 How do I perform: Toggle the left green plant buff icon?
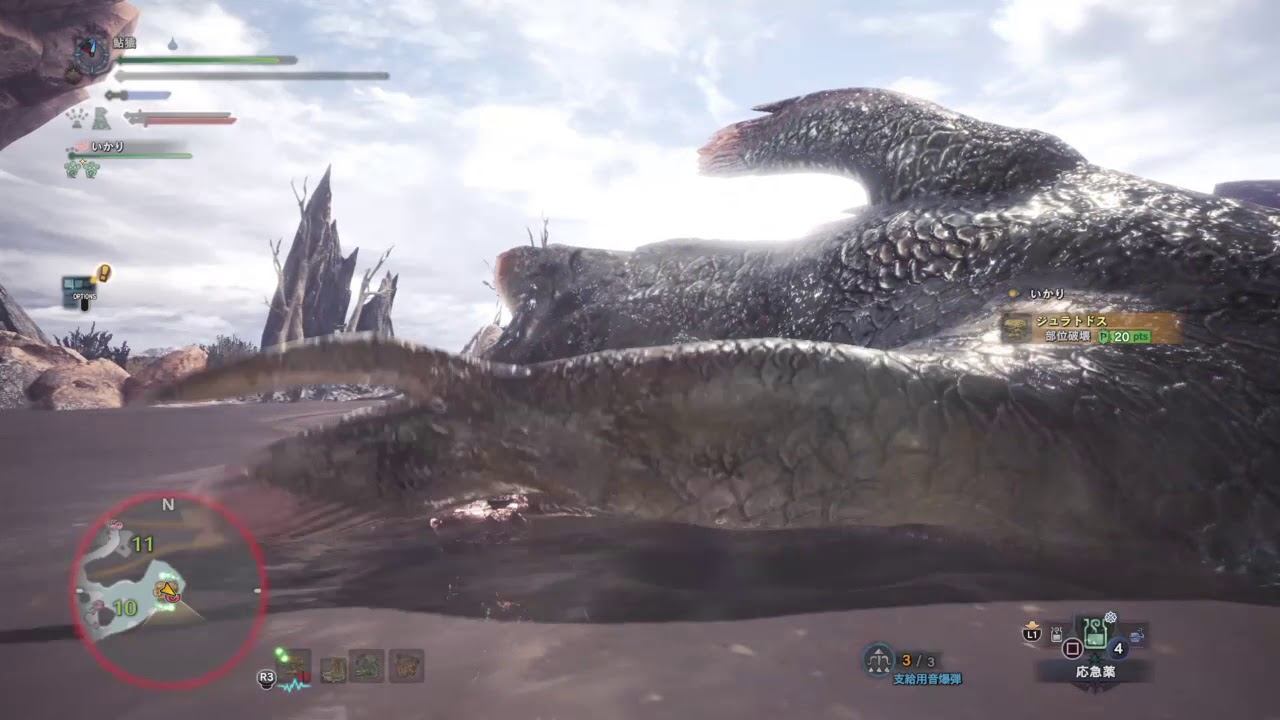pos(72,168)
